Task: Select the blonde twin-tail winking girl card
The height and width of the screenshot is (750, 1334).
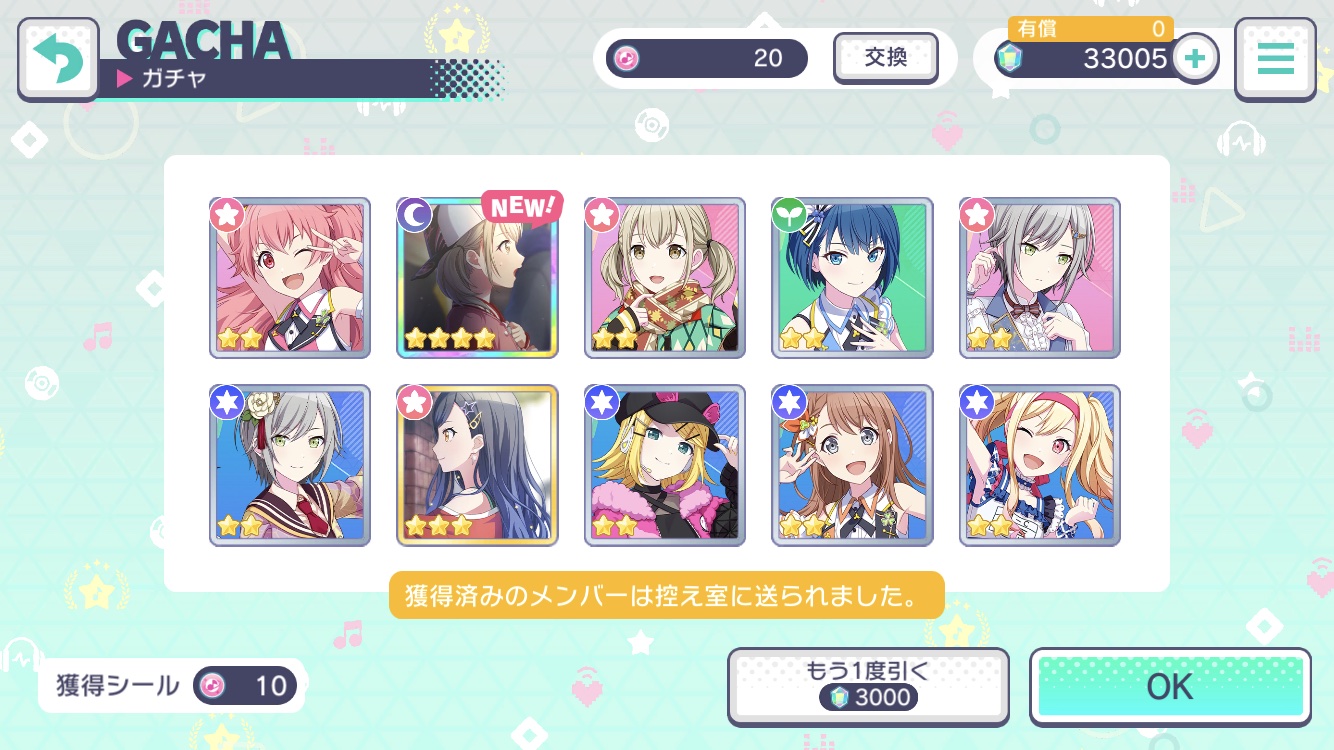Action: tap(1040, 465)
